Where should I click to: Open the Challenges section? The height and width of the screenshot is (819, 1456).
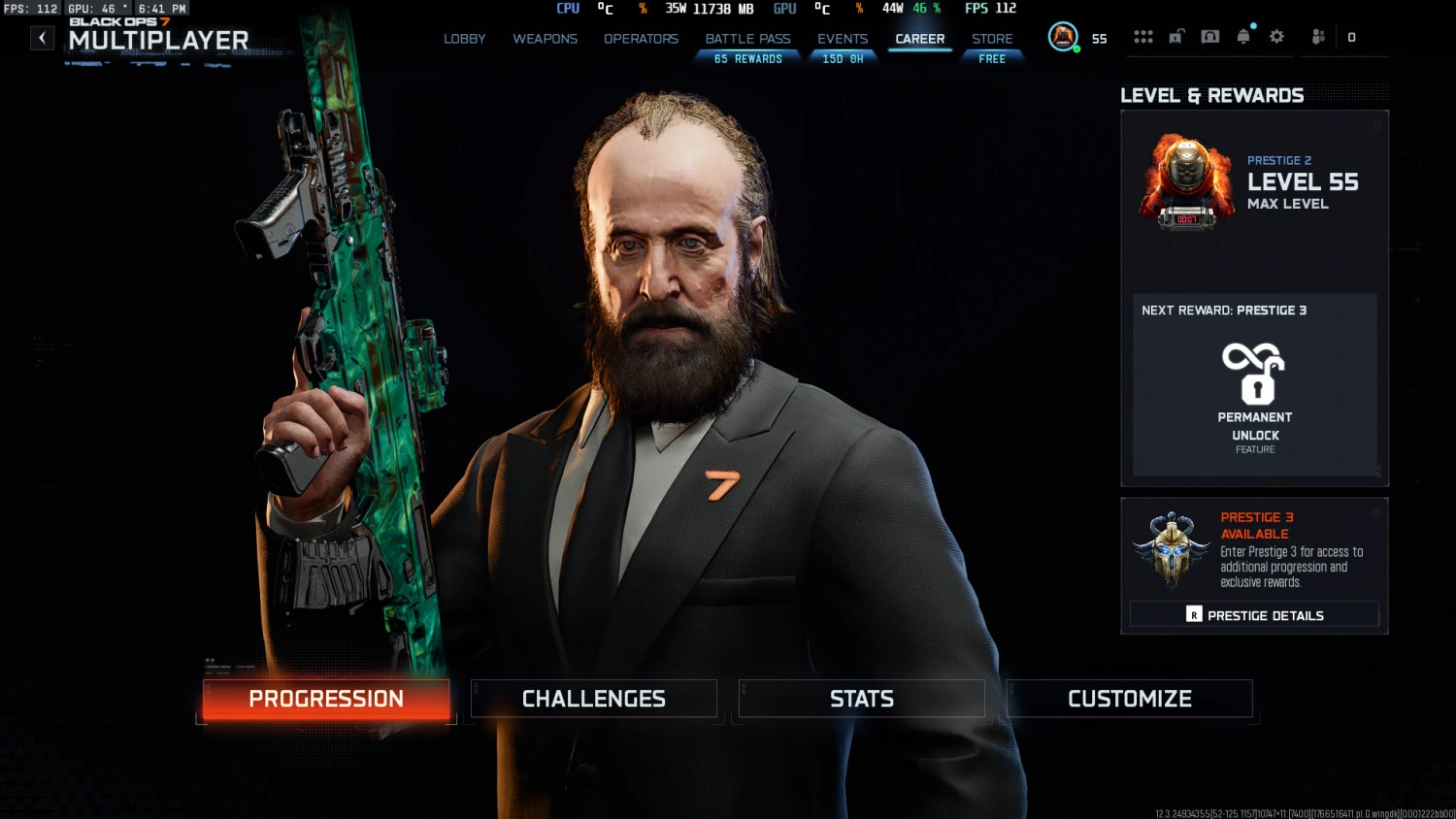[593, 699]
